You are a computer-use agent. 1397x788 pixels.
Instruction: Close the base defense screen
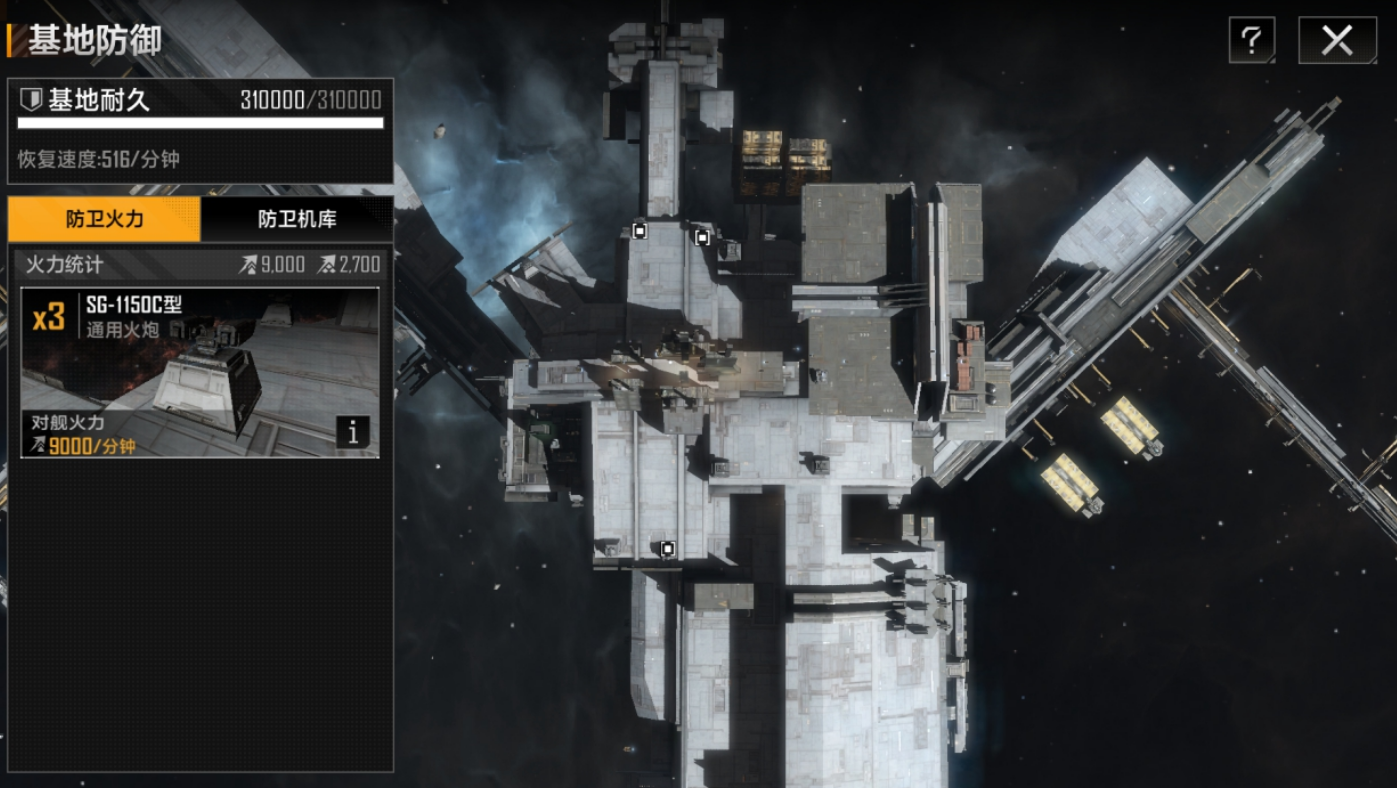[x=1336, y=41]
